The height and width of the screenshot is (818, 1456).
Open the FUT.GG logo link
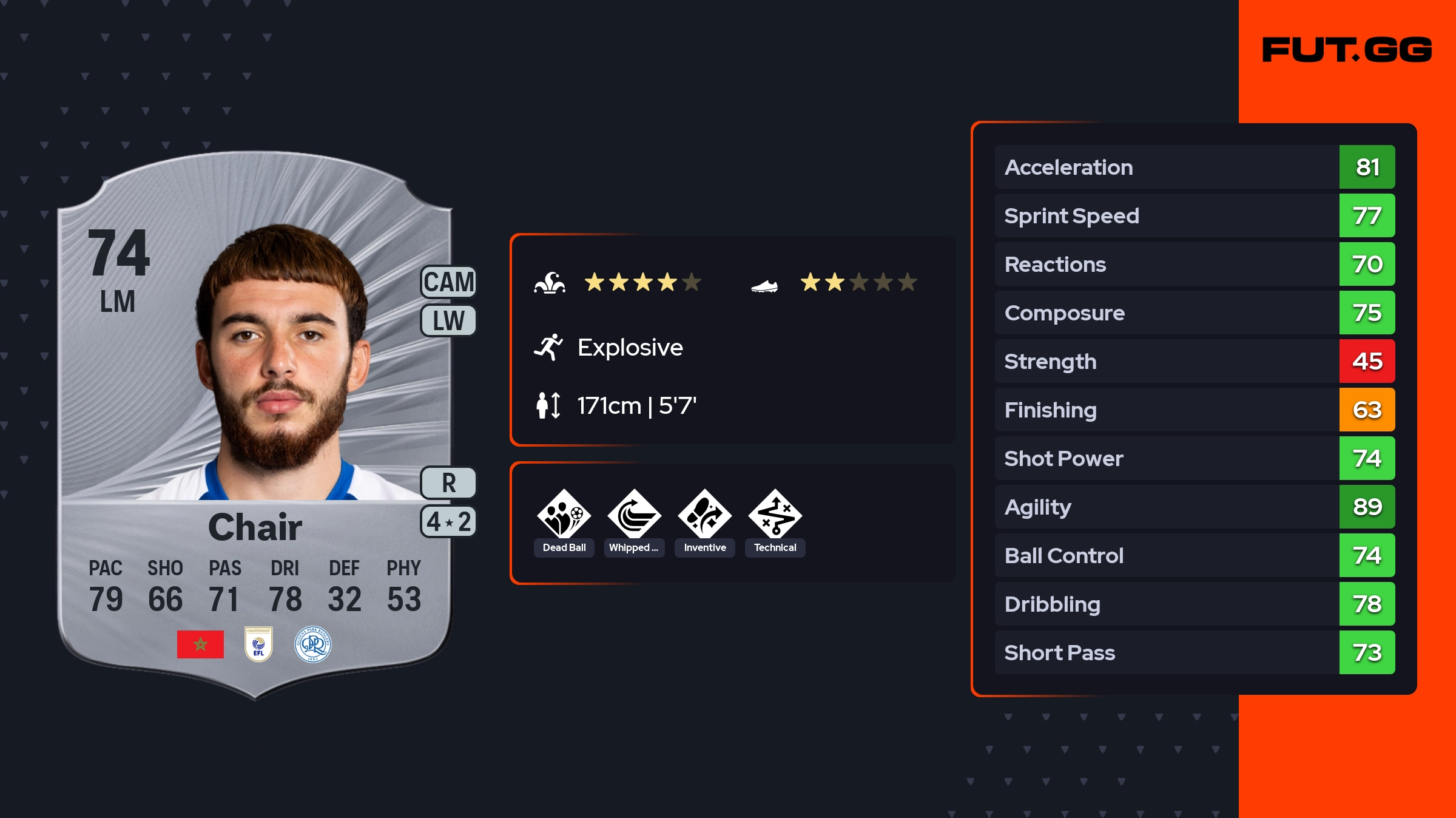(x=1347, y=50)
